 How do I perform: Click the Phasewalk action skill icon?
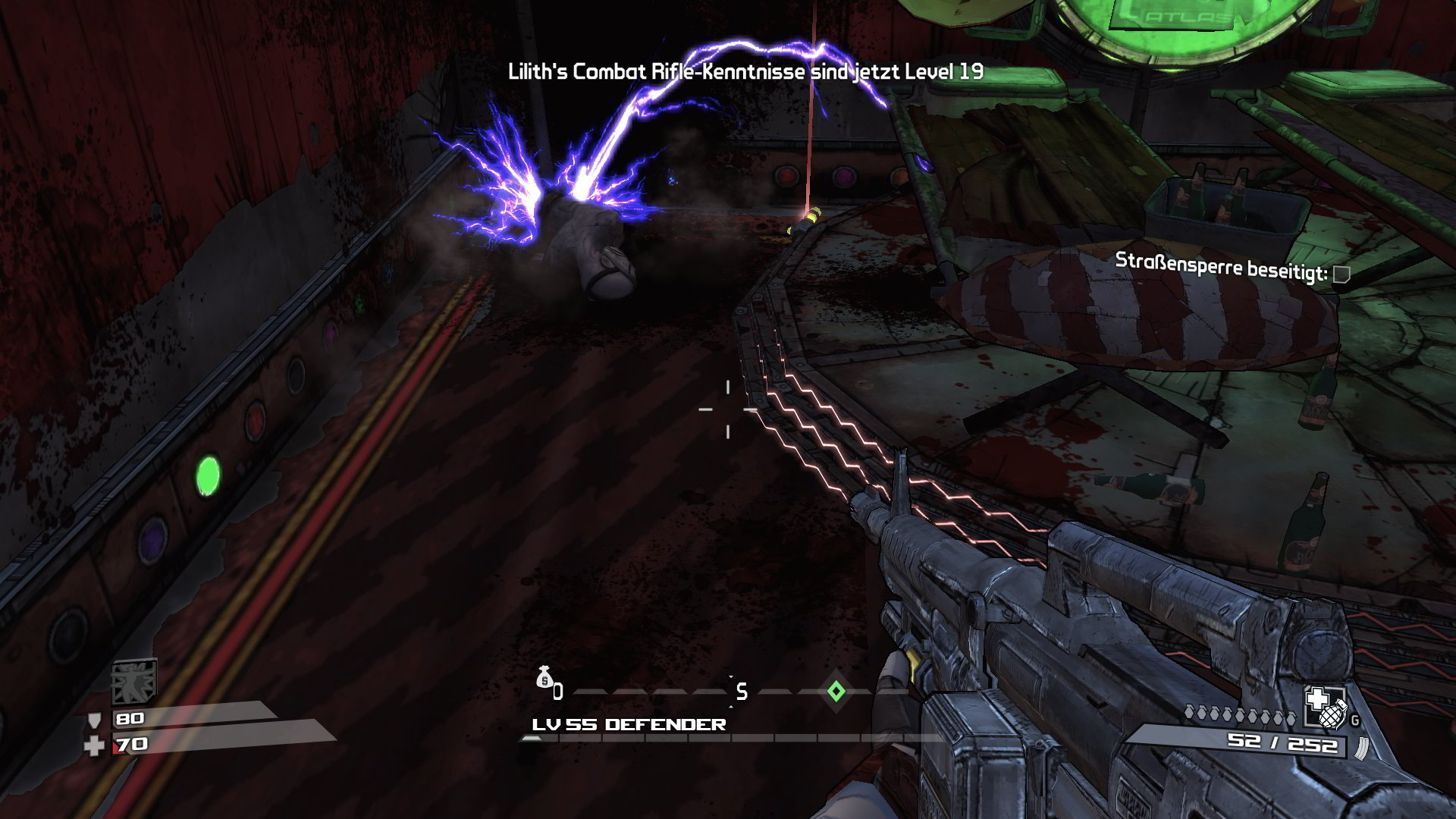[x=134, y=681]
